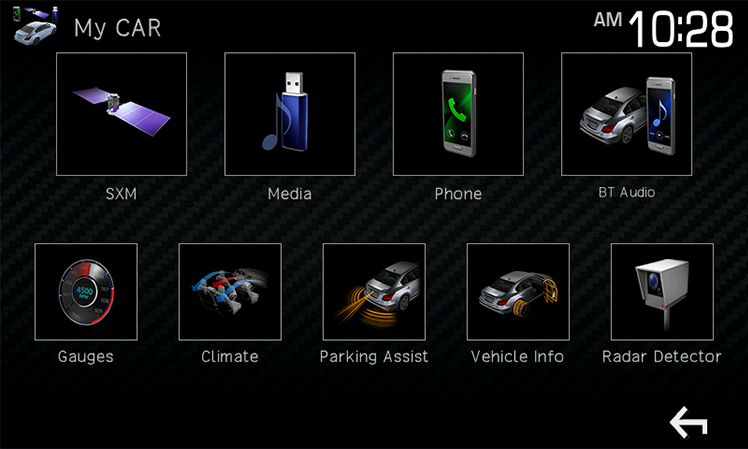
Task: Click the My CAR car icon
Action: (35, 25)
